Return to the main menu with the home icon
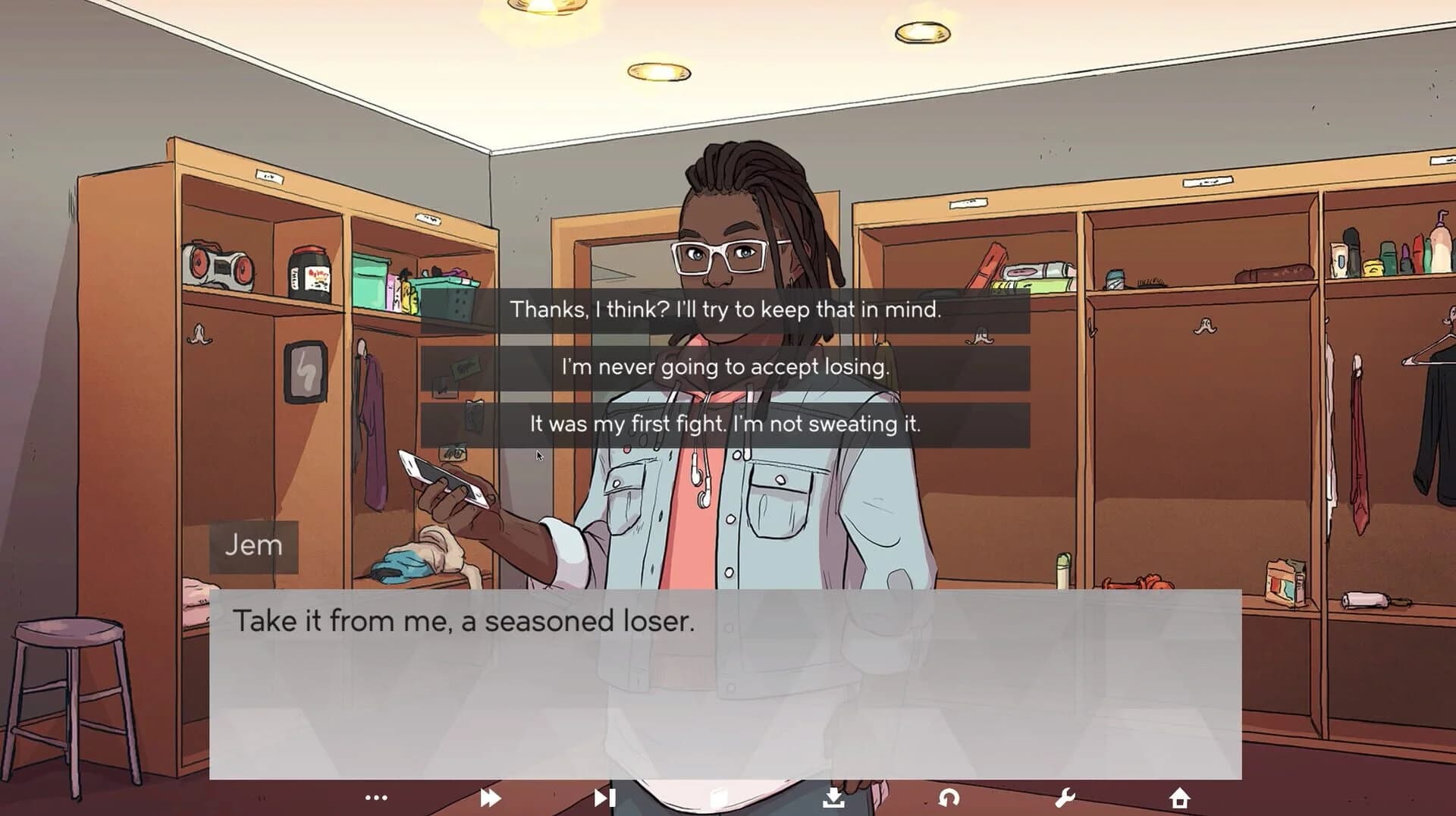This screenshot has height=816, width=1456. coord(1181,796)
